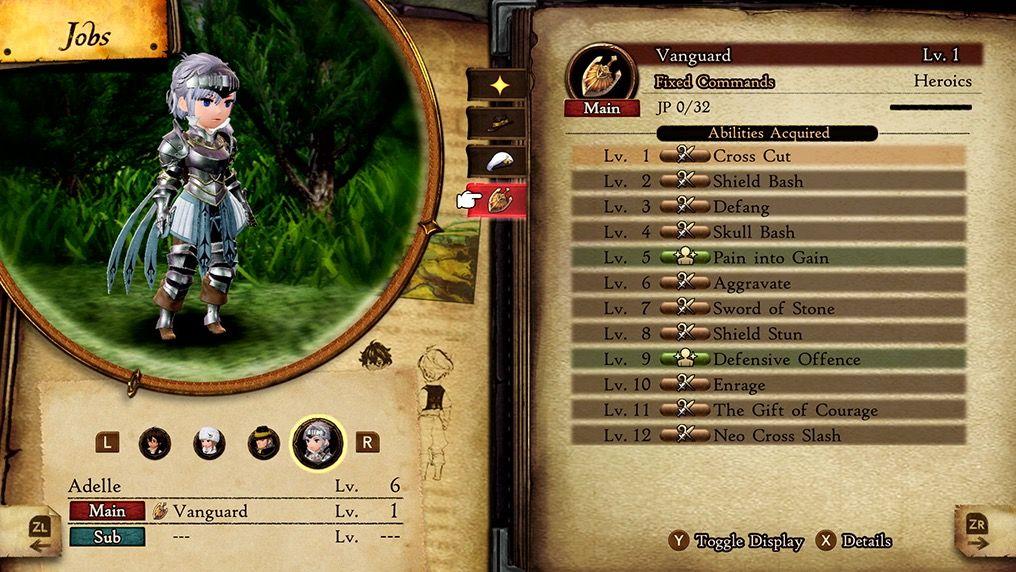
Task: Select The Gift of Courage ability
Action: tap(768, 410)
